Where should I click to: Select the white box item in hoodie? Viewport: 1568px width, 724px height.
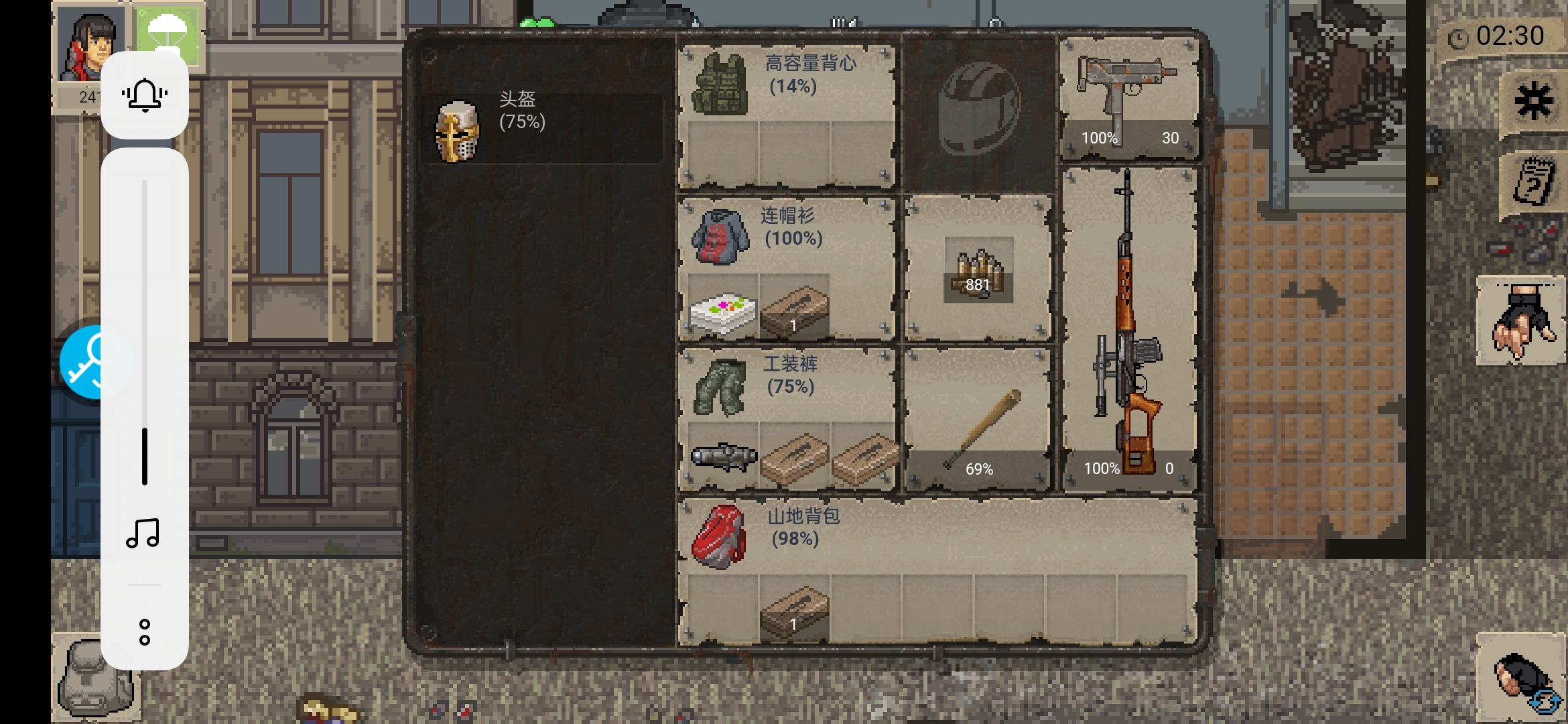coord(722,312)
